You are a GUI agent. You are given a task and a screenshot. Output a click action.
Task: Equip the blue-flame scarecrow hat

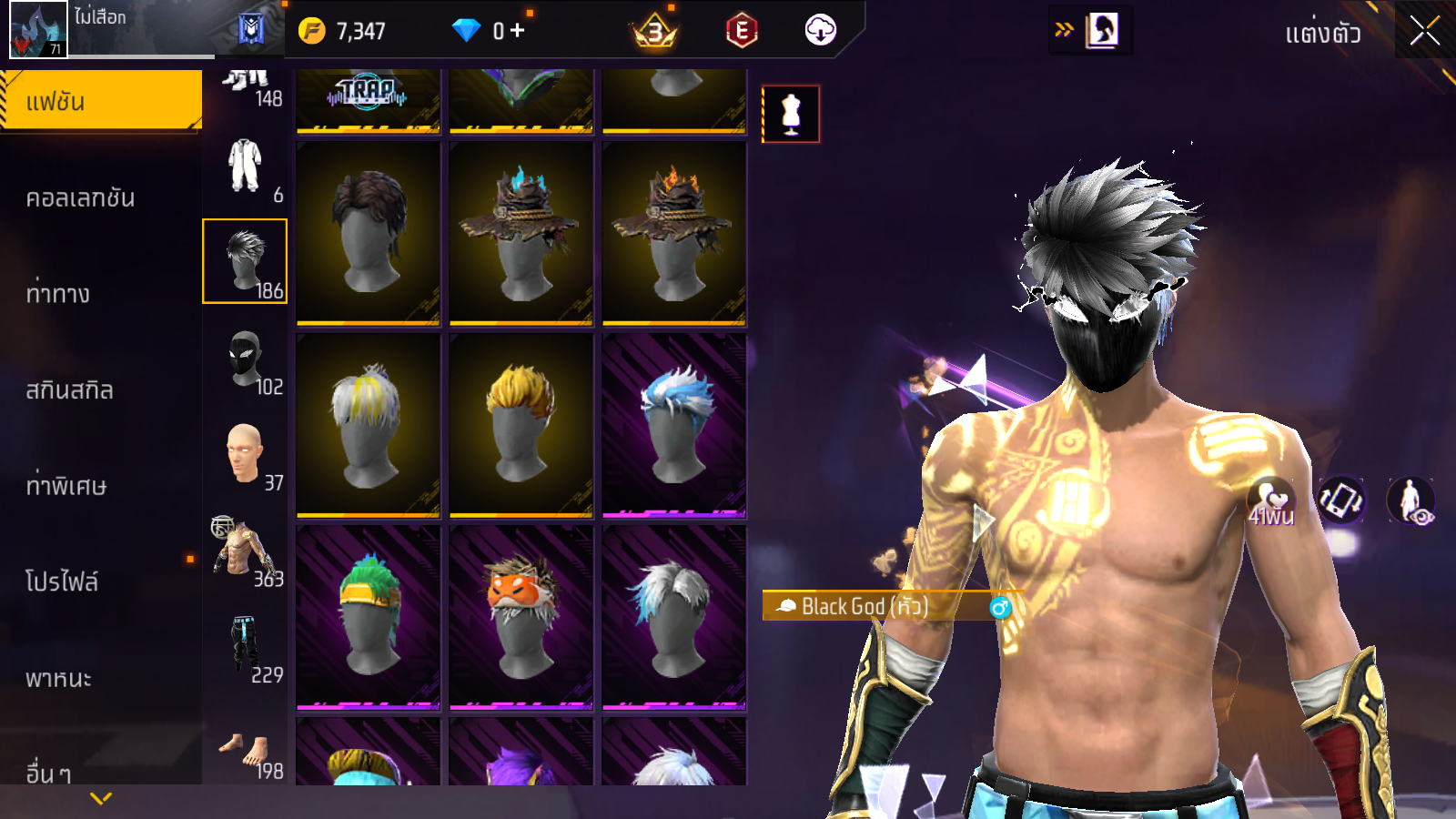tap(521, 233)
